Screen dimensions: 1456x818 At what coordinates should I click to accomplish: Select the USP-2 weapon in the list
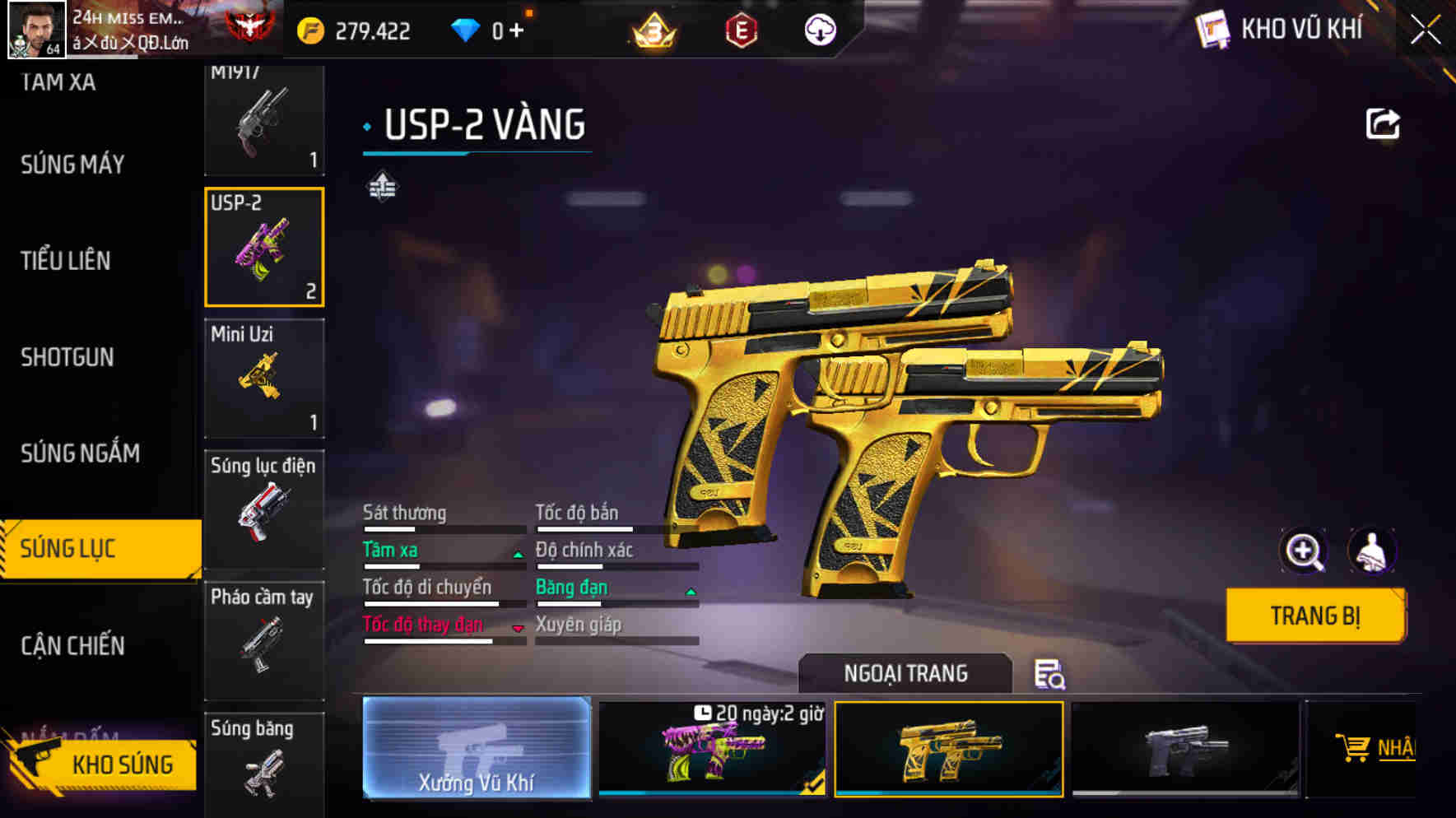click(263, 247)
